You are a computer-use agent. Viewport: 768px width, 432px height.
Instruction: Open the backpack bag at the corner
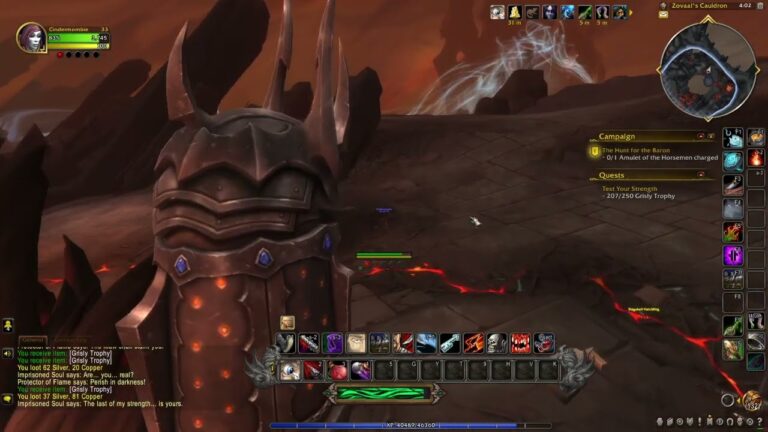coord(750,400)
